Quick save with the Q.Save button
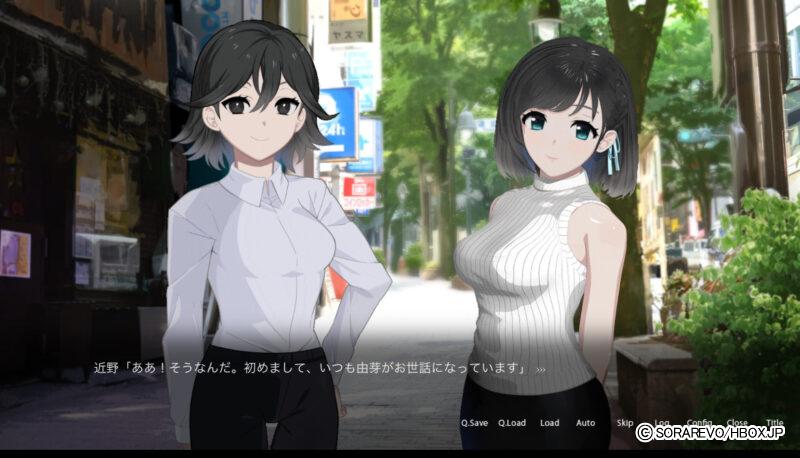 [x=474, y=423]
